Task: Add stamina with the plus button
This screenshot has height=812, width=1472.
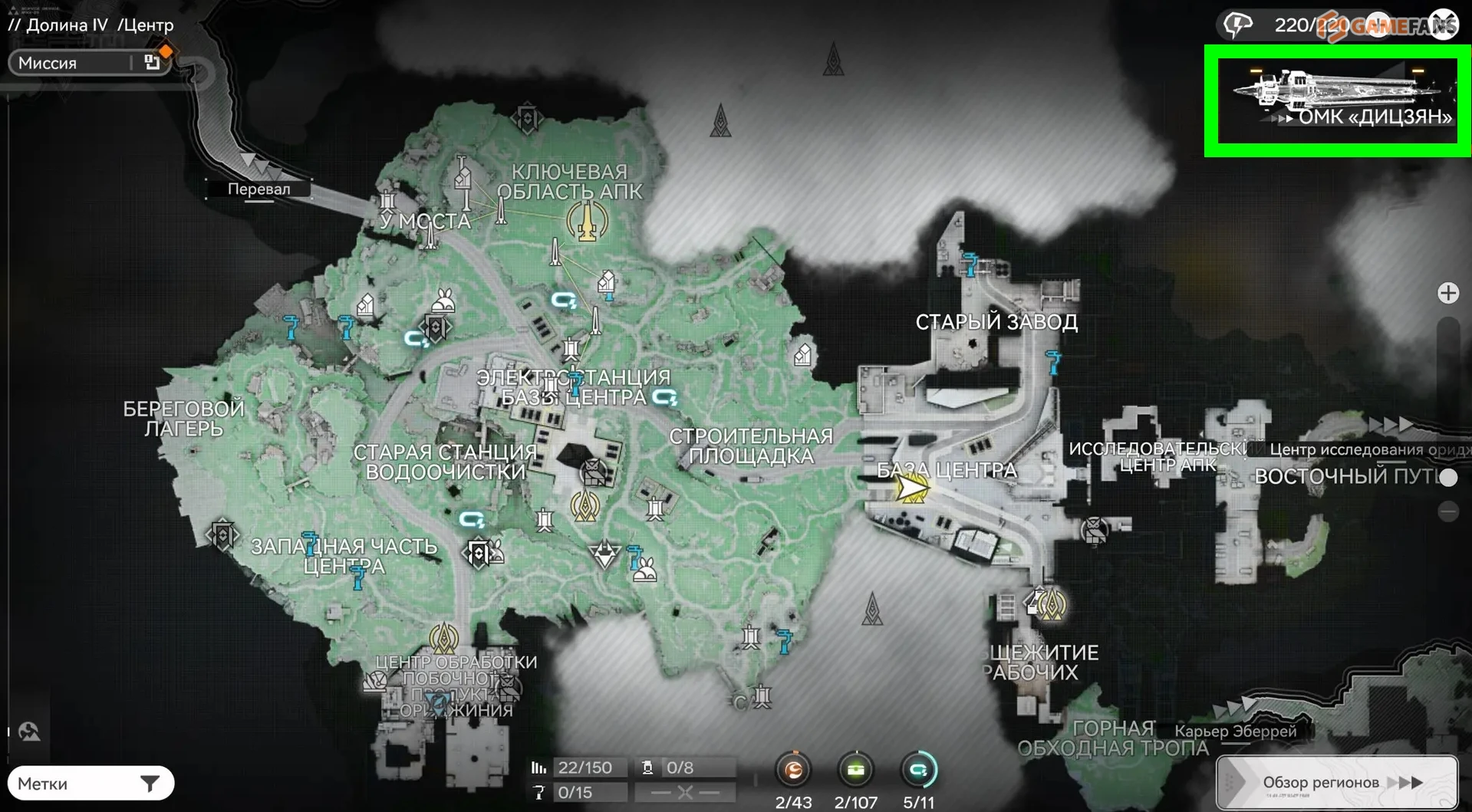Action: (x=1378, y=25)
